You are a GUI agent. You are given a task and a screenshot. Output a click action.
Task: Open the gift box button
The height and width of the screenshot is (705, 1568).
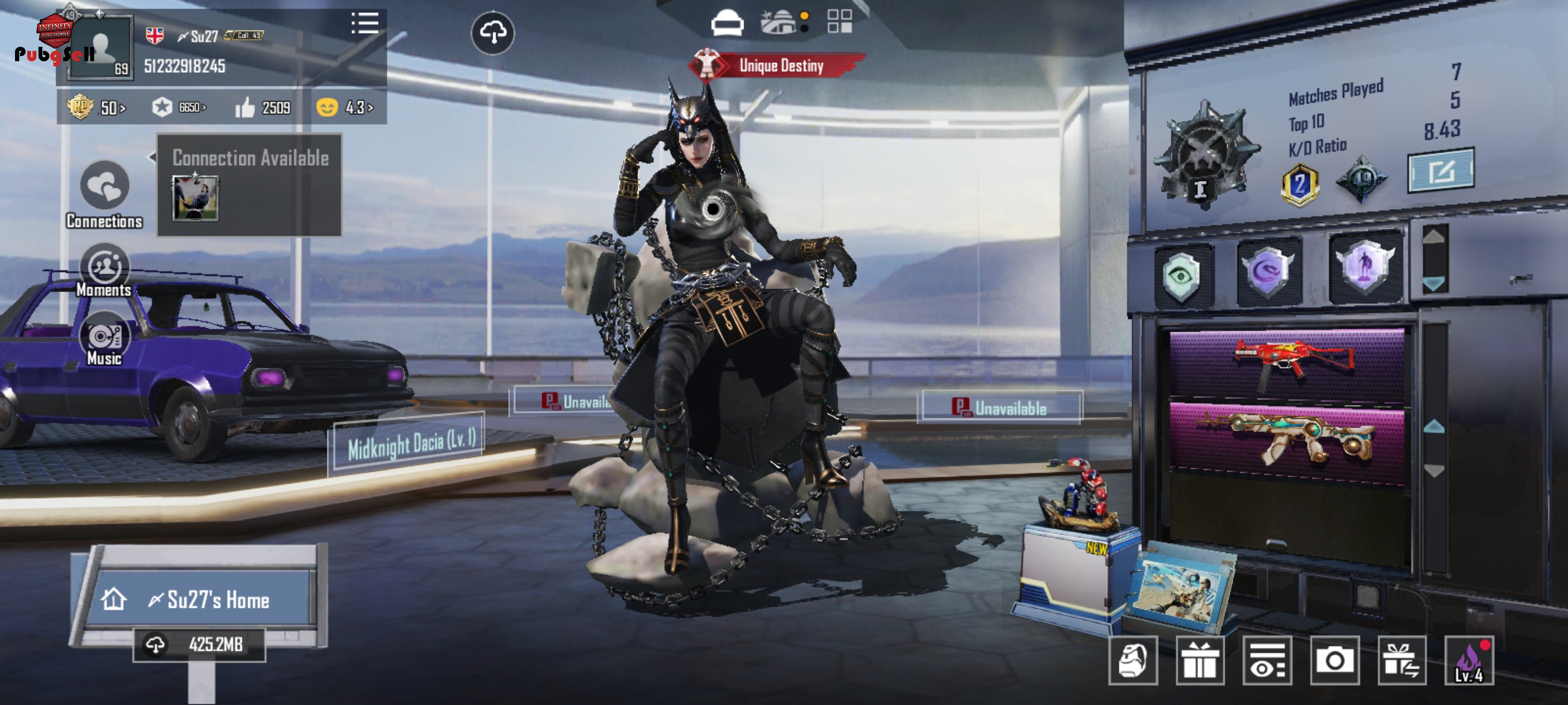click(x=1199, y=661)
